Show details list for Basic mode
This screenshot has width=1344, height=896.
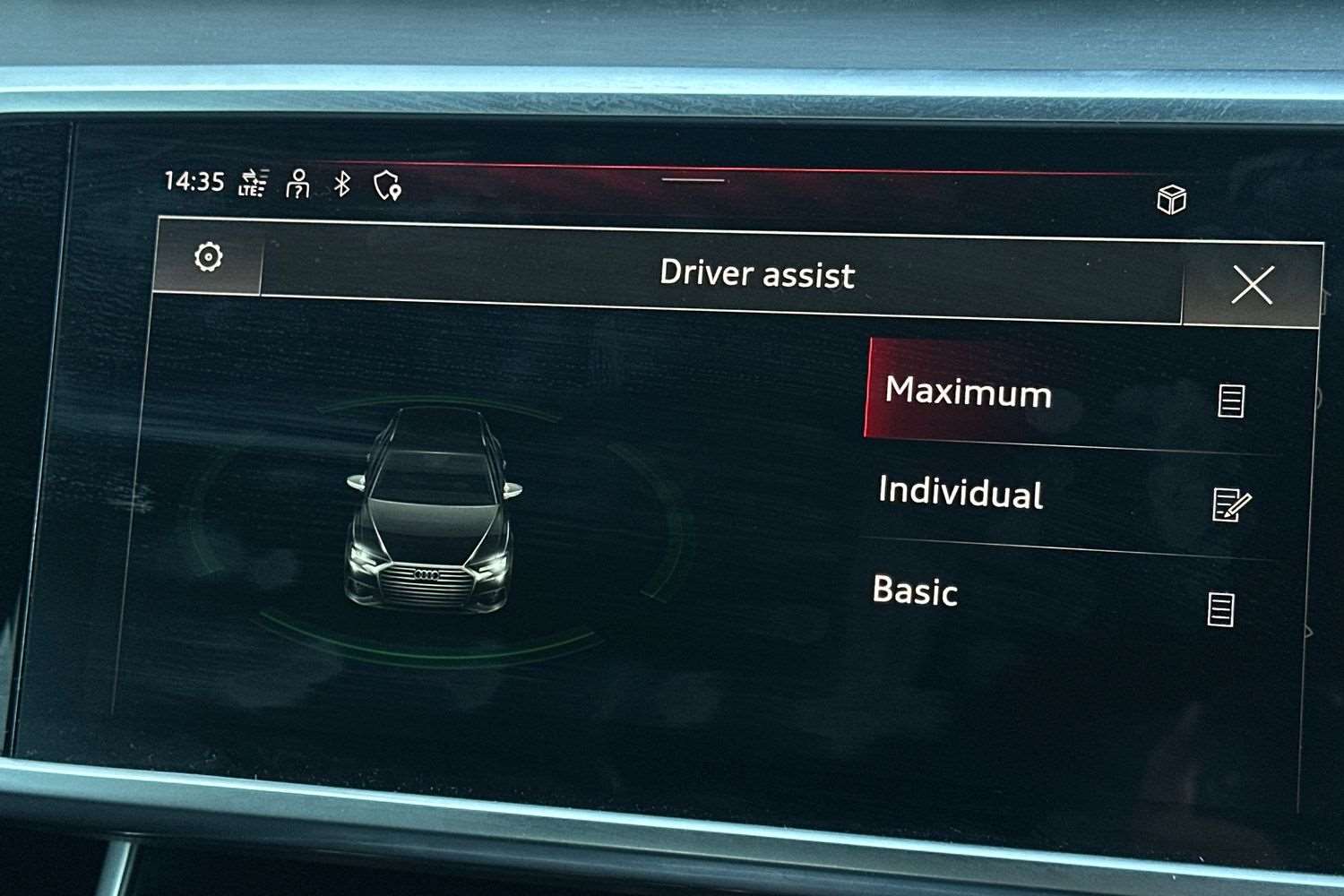(1220, 609)
